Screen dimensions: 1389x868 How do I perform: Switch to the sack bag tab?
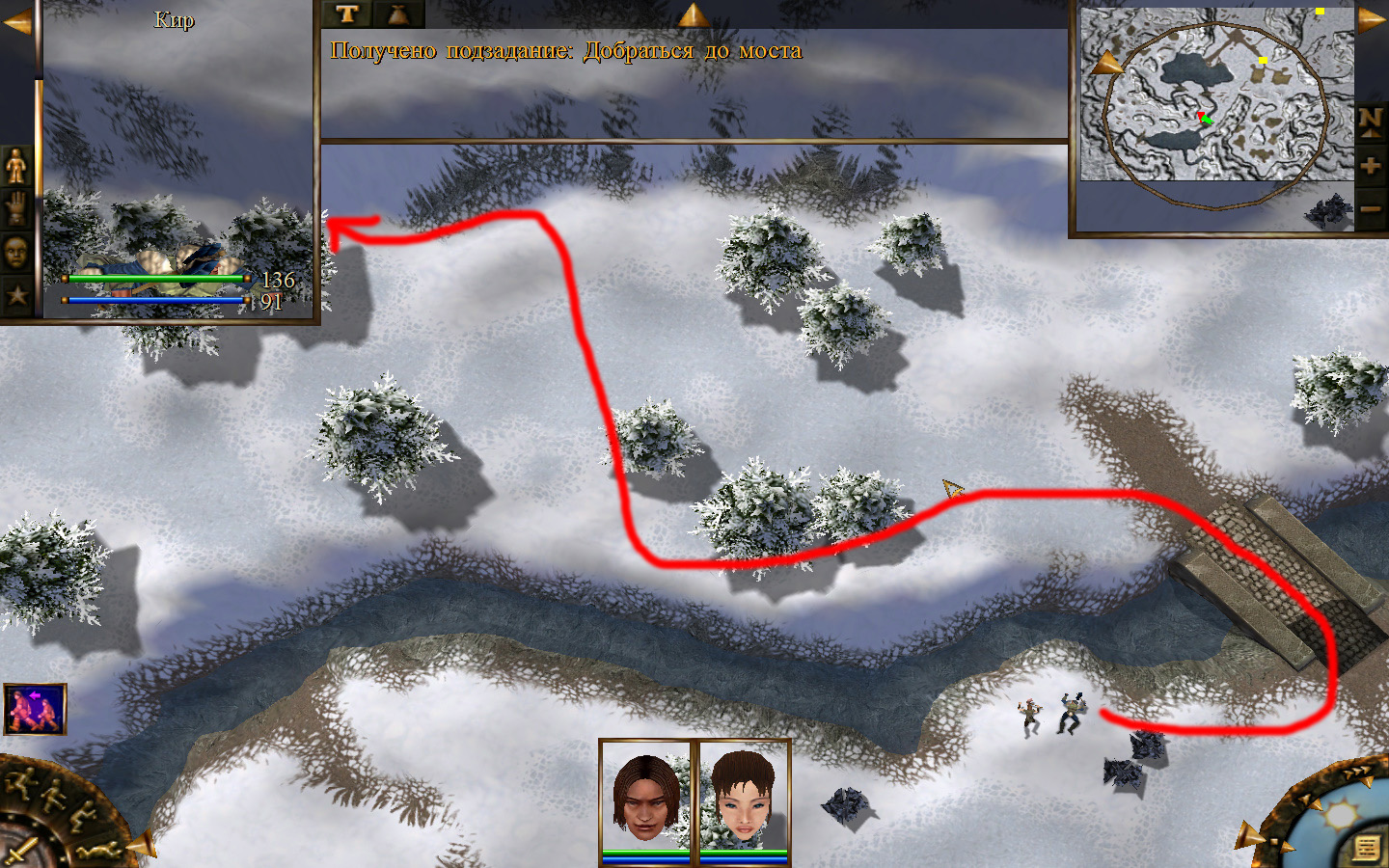pos(397,14)
